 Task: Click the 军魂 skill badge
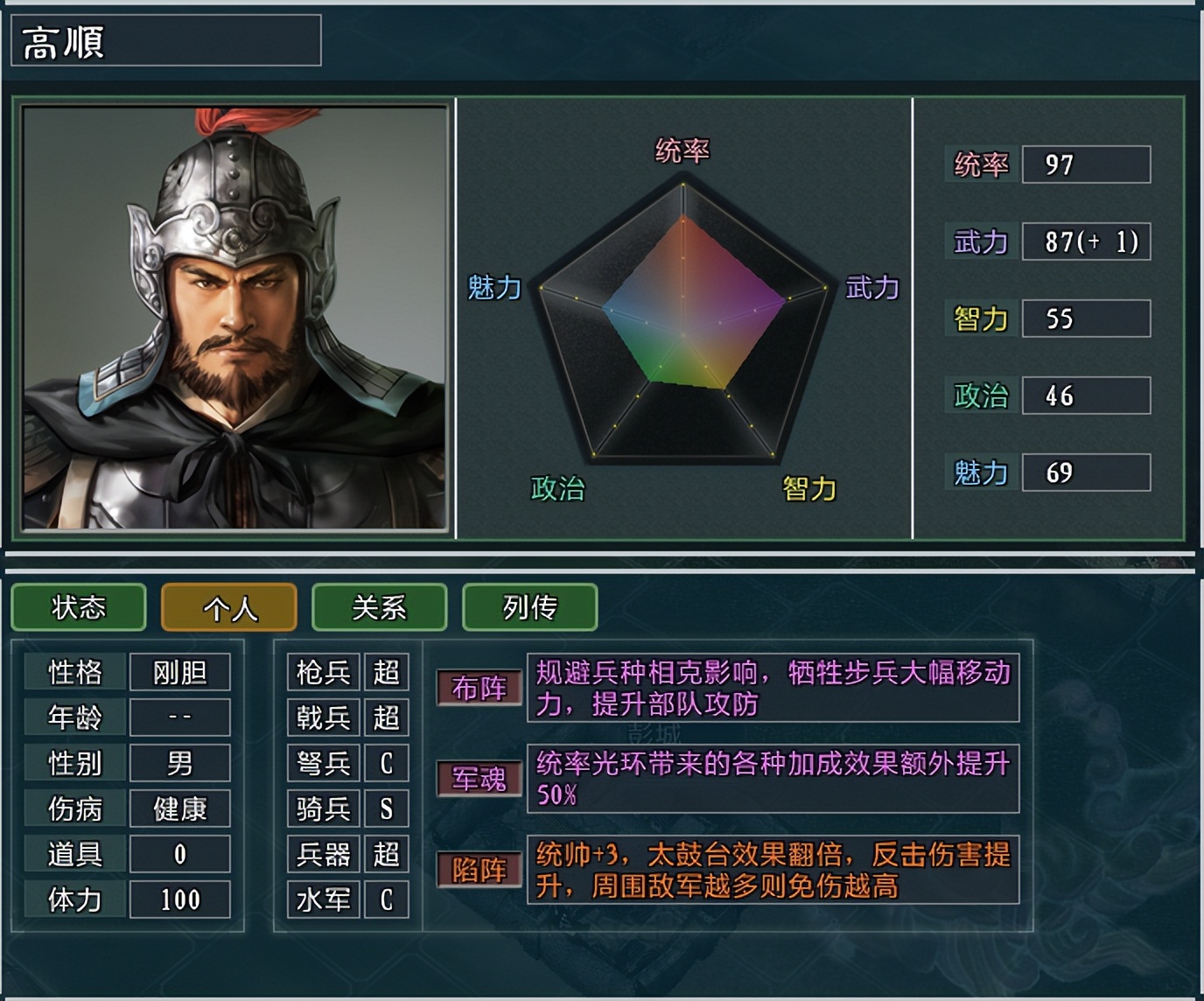tap(479, 780)
